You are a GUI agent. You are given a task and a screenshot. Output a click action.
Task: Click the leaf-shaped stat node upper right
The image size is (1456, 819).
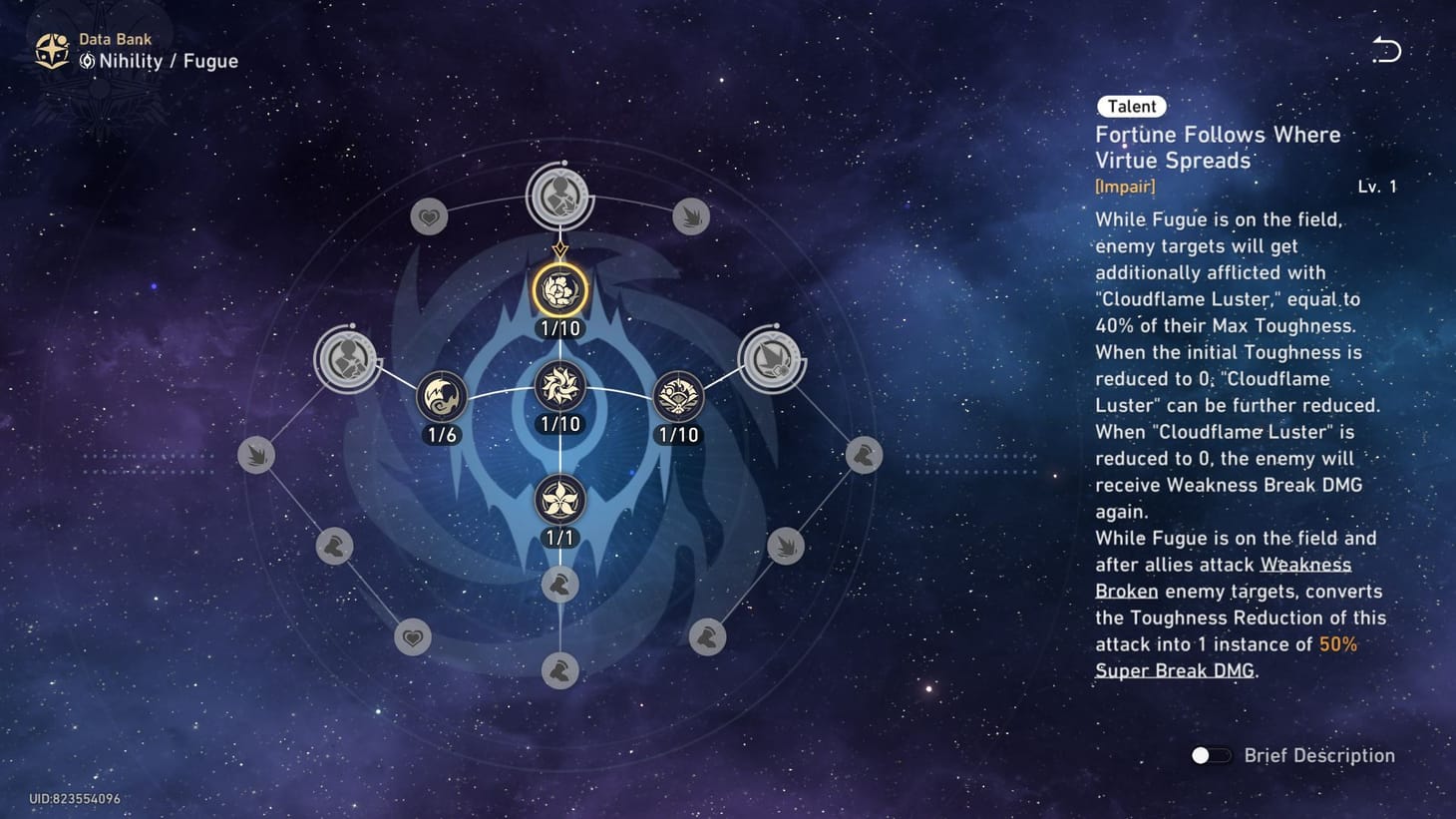pos(692,215)
